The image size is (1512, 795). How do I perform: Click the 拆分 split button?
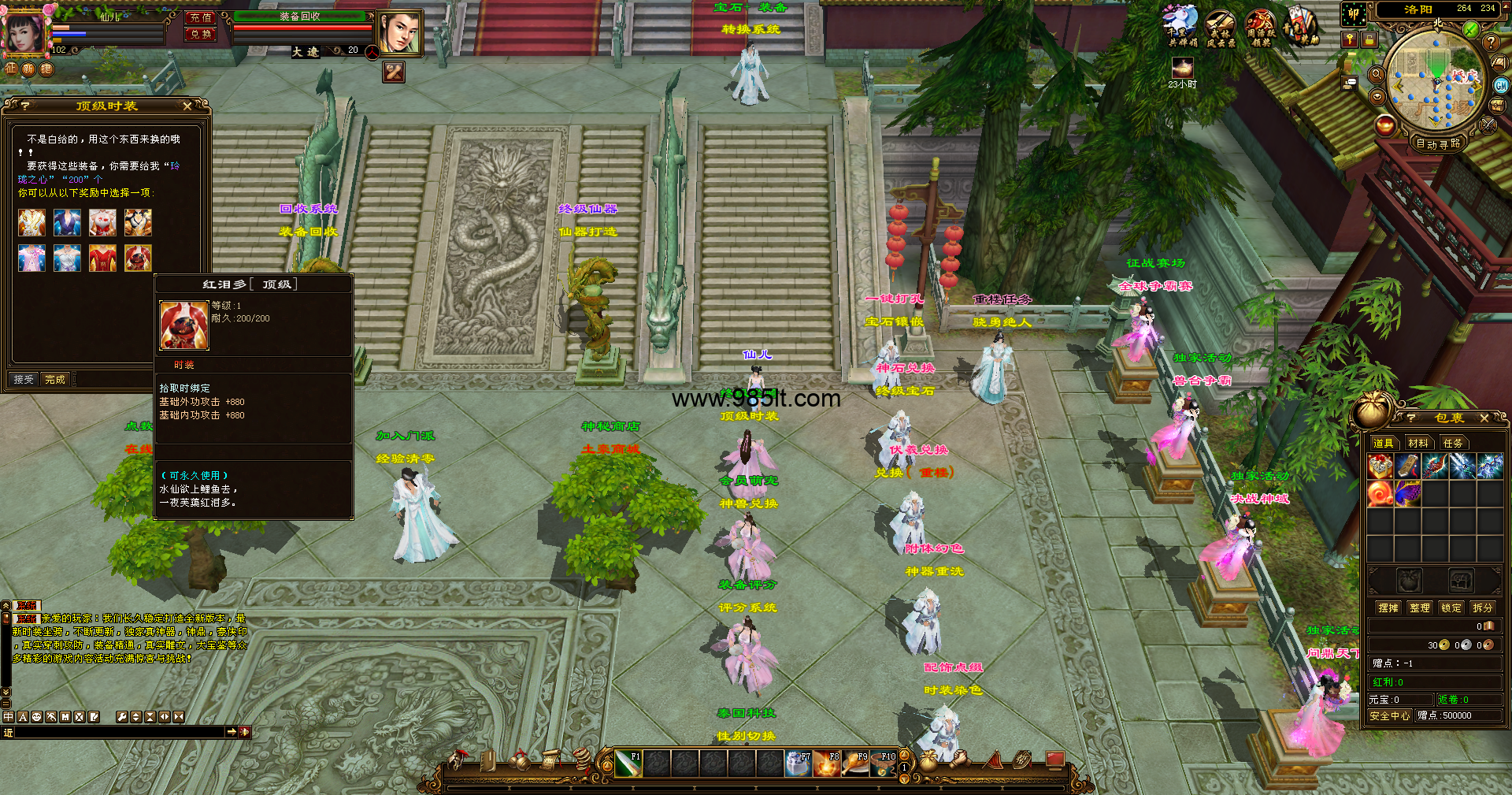(1482, 608)
